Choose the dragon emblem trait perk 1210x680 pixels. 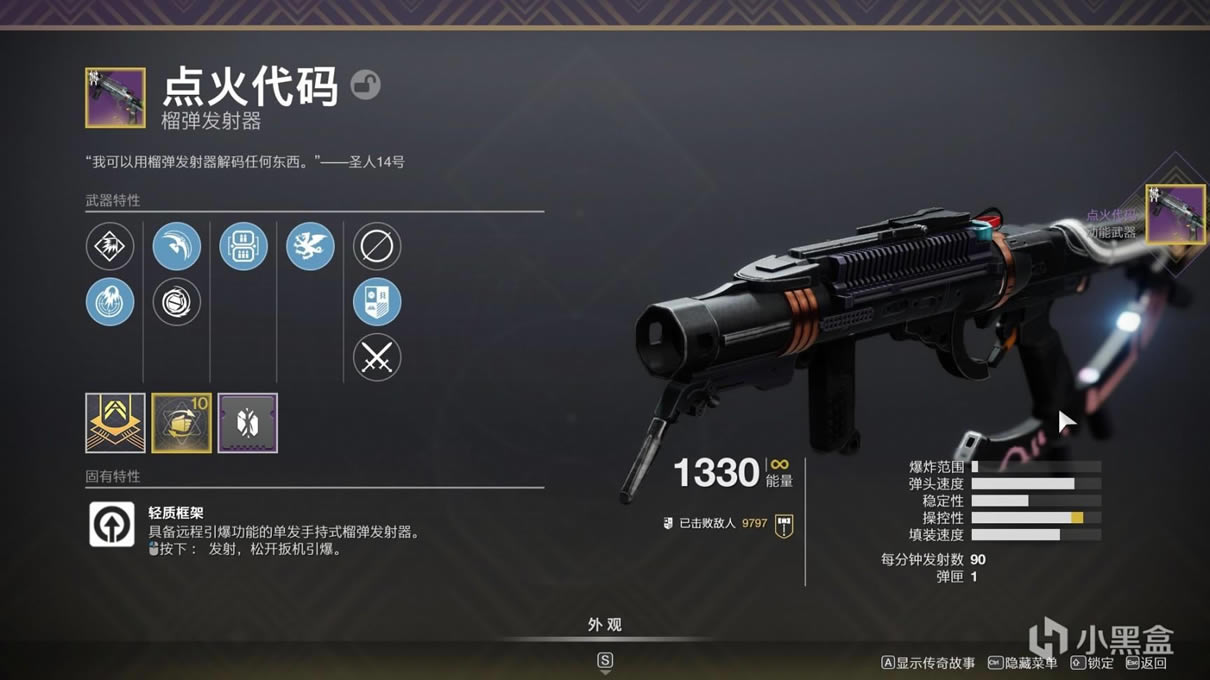(310, 246)
